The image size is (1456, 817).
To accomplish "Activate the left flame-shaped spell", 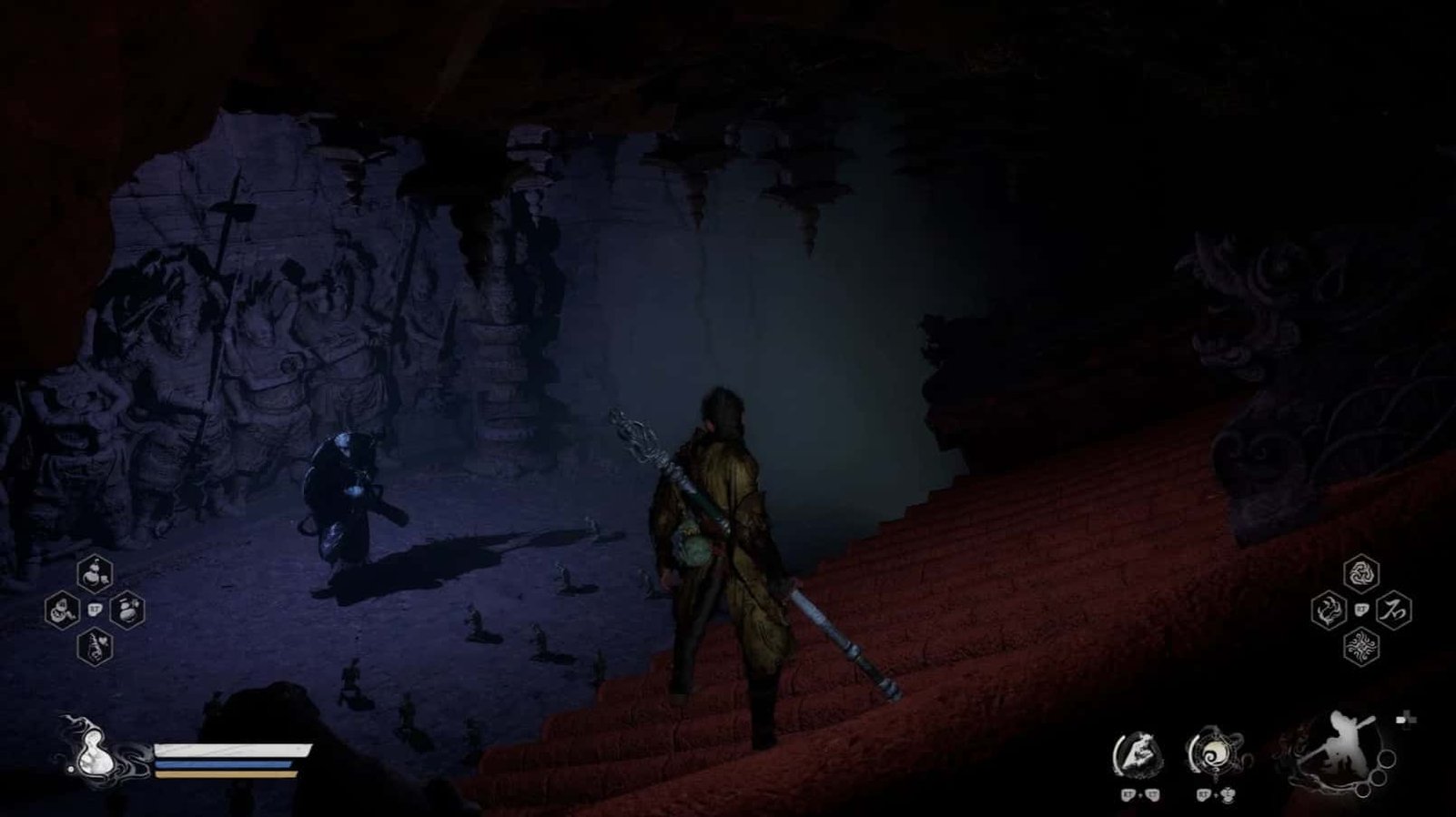I will point(1329,610).
